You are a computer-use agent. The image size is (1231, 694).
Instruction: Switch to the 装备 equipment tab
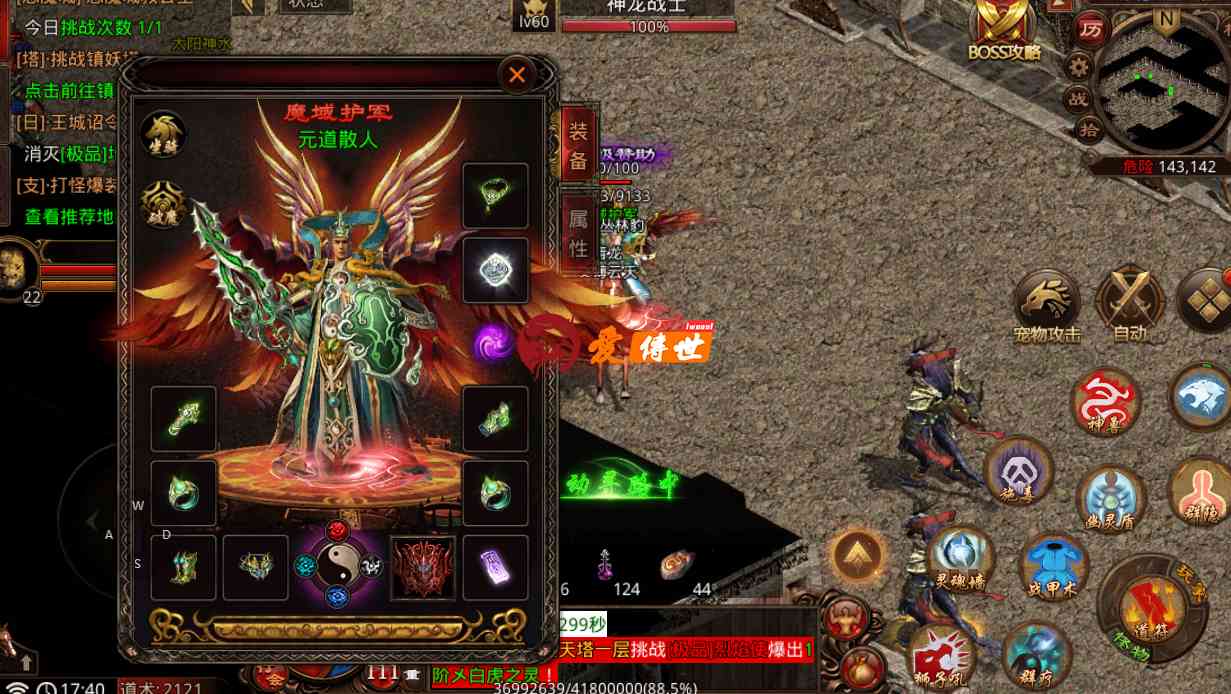(578, 146)
